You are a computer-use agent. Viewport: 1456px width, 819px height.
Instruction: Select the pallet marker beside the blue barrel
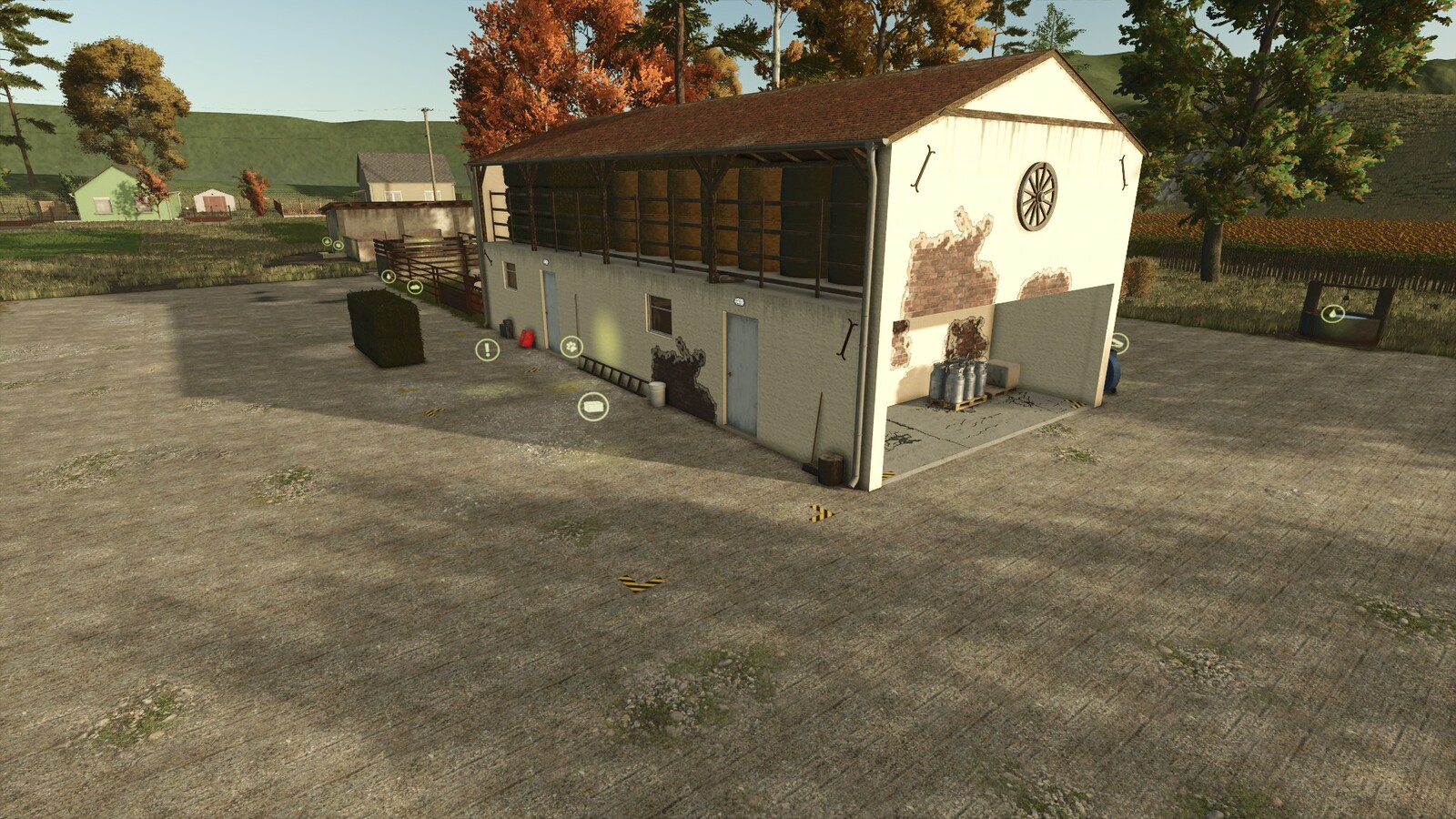(1119, 341)
